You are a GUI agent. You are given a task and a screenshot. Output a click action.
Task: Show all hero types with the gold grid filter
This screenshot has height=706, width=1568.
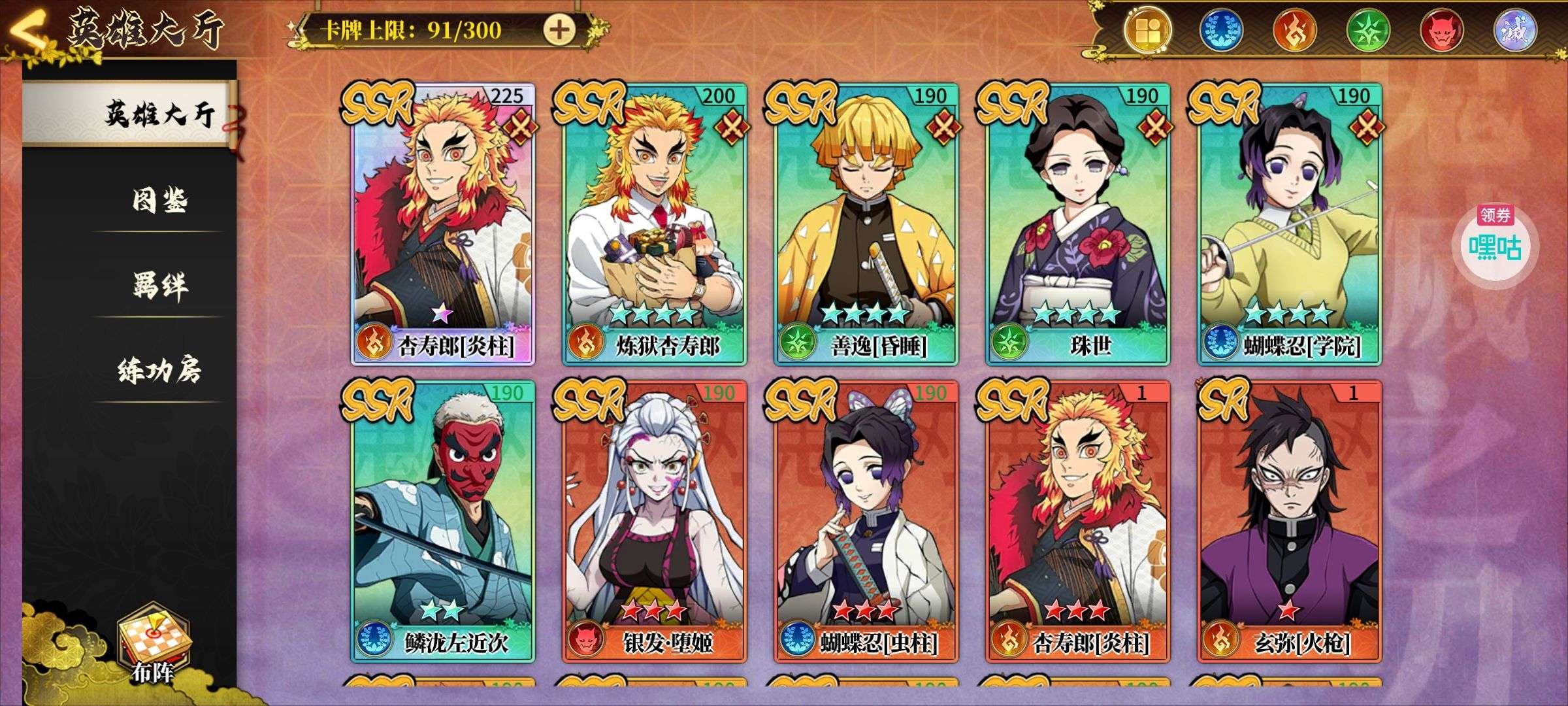point(1147,30)
